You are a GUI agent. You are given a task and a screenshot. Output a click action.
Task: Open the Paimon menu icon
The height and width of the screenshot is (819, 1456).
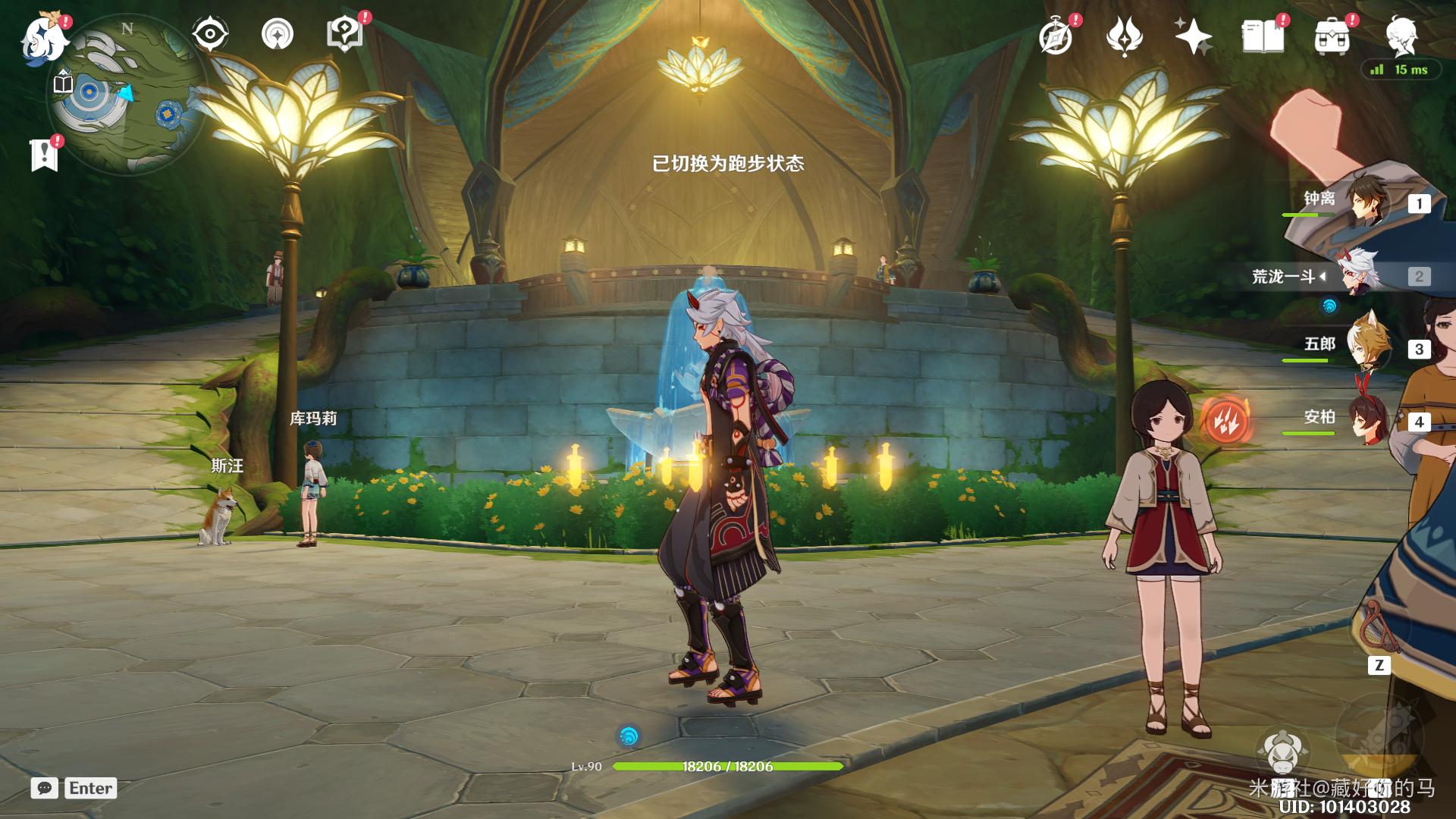[x=44, y=38]
